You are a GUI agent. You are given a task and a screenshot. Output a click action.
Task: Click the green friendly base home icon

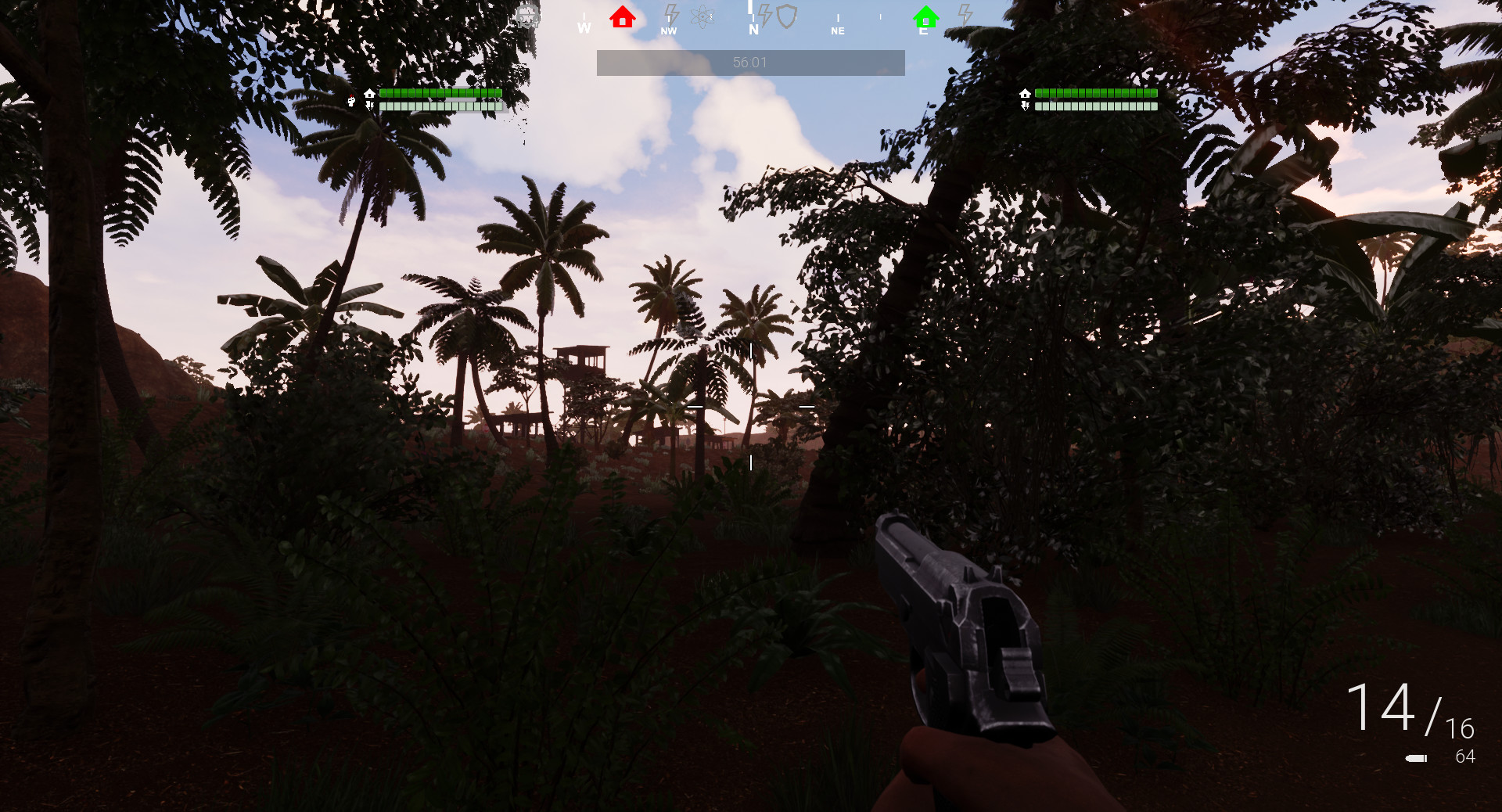[927, 16]
